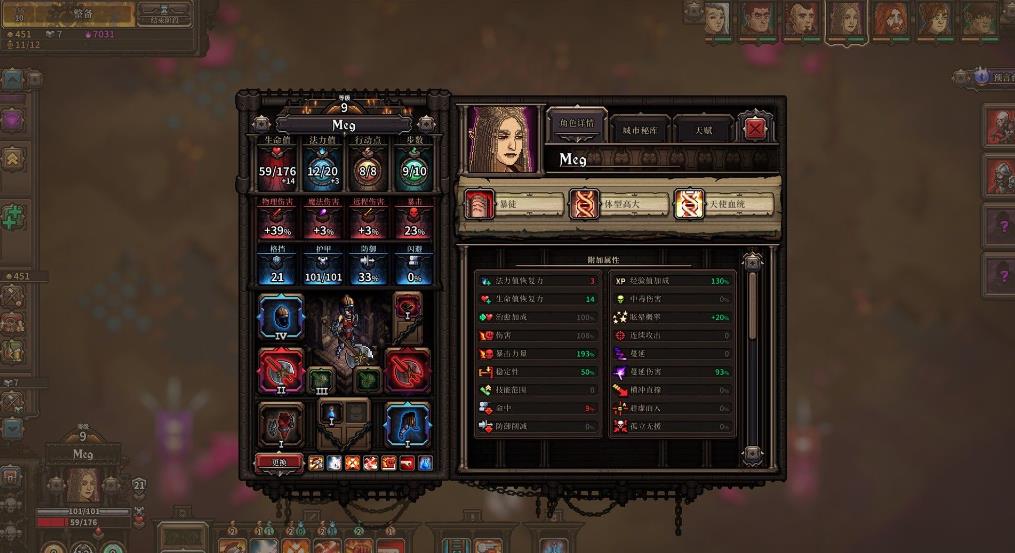
Task: Show the next character with the right arrow
Action: click(x=427, y=123)
